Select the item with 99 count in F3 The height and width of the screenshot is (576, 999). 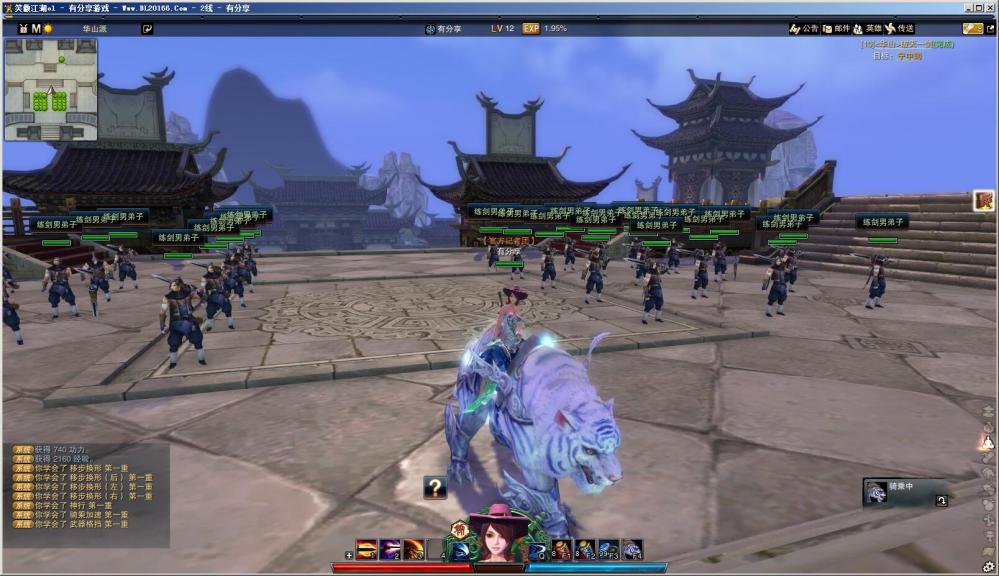pos(608,550)
